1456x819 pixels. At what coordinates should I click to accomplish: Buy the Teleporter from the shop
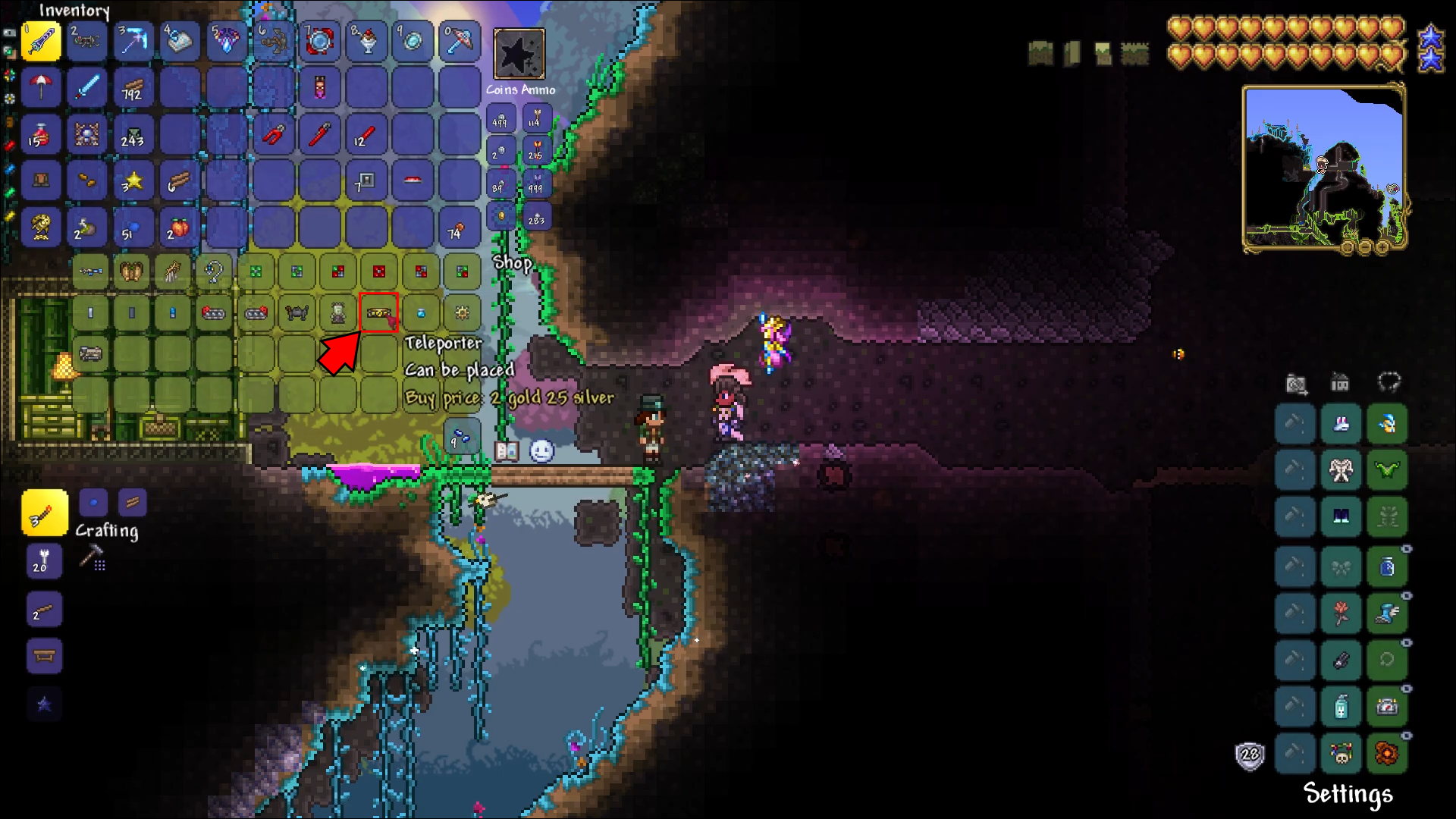click(378, 312)
